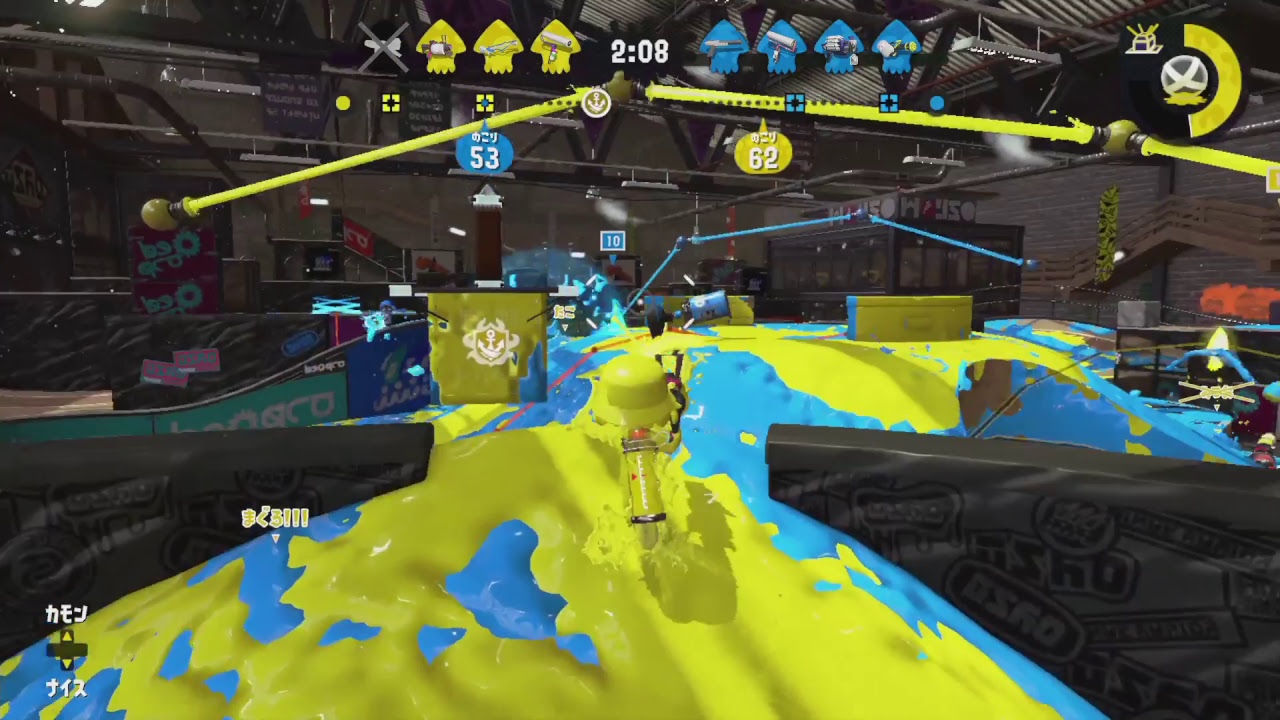Image resolution: width=1280 pixels, height=720 pixels.
Task: Click the yellow teammate with the Splat Roller
Action: pos(550,50)
